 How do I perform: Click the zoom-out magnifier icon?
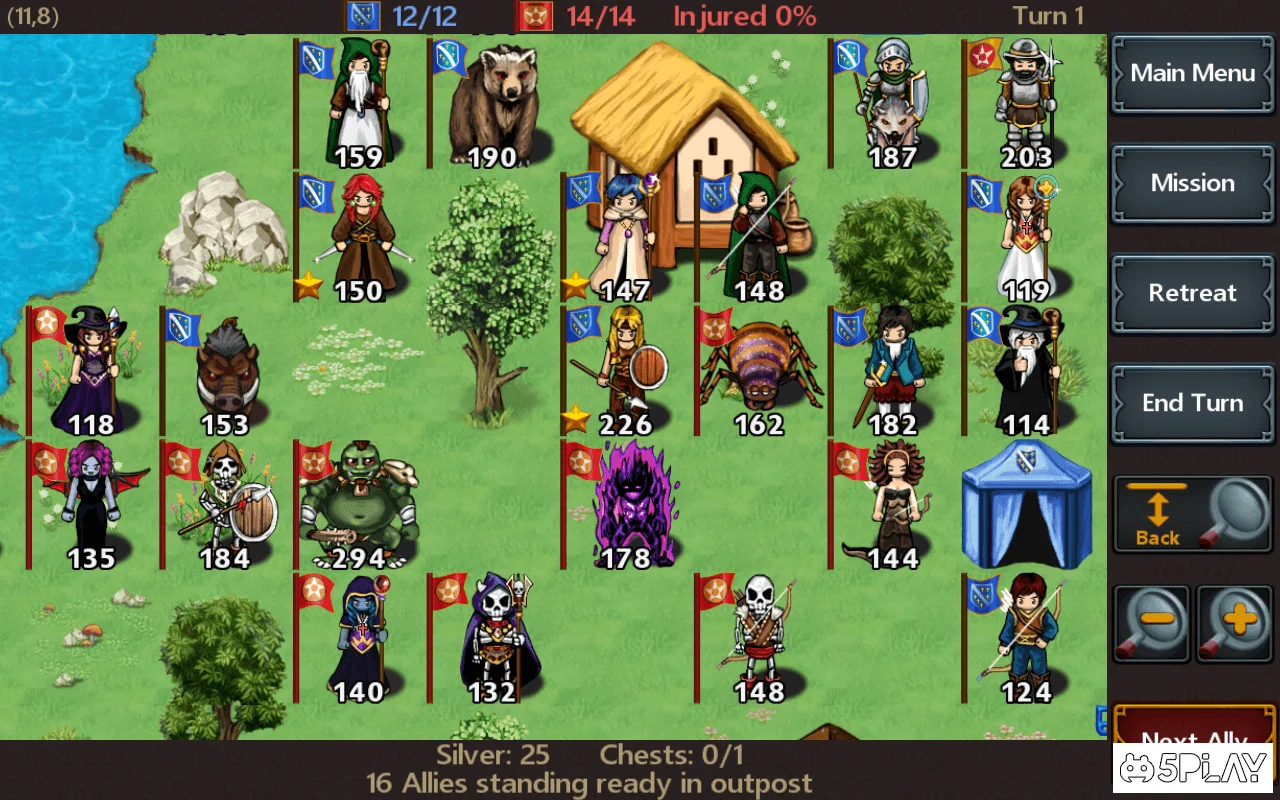point(1152,622)
